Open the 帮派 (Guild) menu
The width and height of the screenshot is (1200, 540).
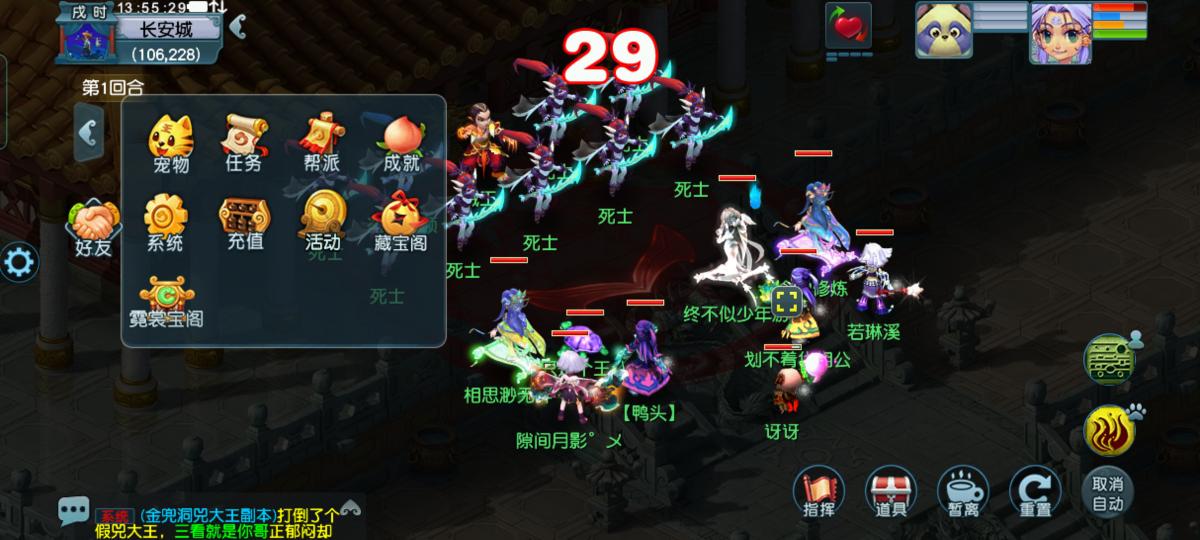(x=324, y=141)
